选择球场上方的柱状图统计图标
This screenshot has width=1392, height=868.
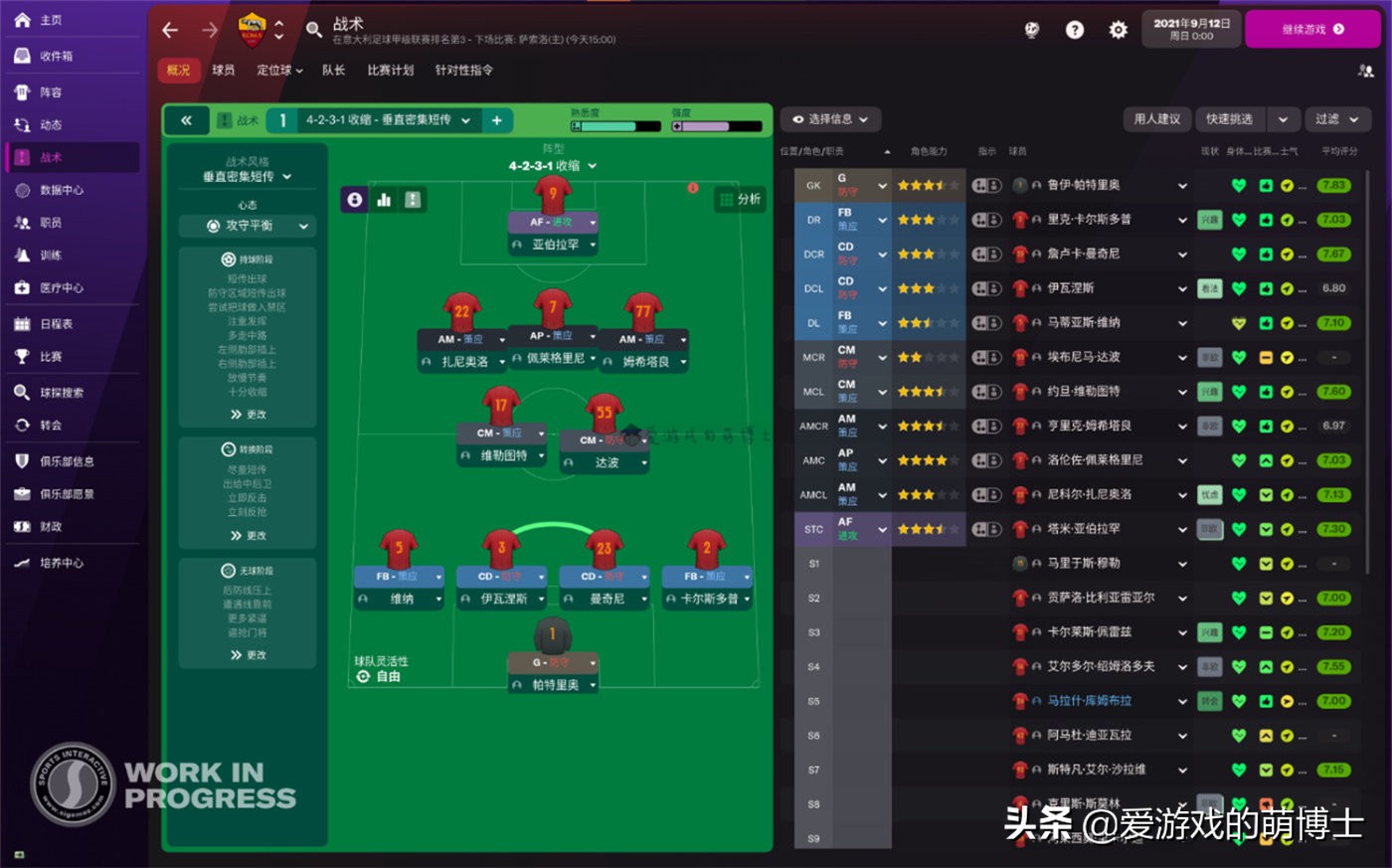385,200
